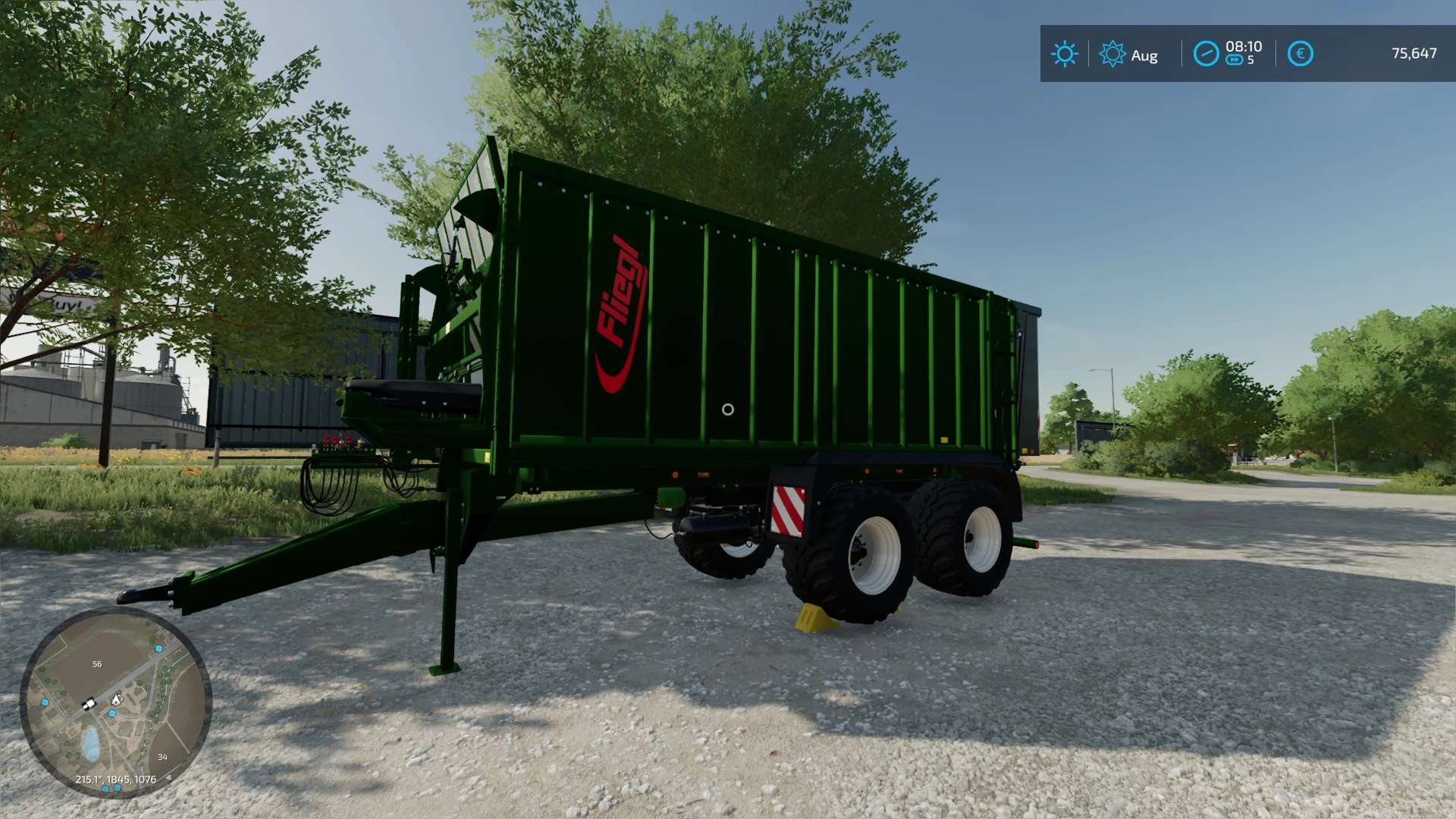Screen dimensions: 1456x819
Task: Open the circular minimap
Action: (115, 702)
